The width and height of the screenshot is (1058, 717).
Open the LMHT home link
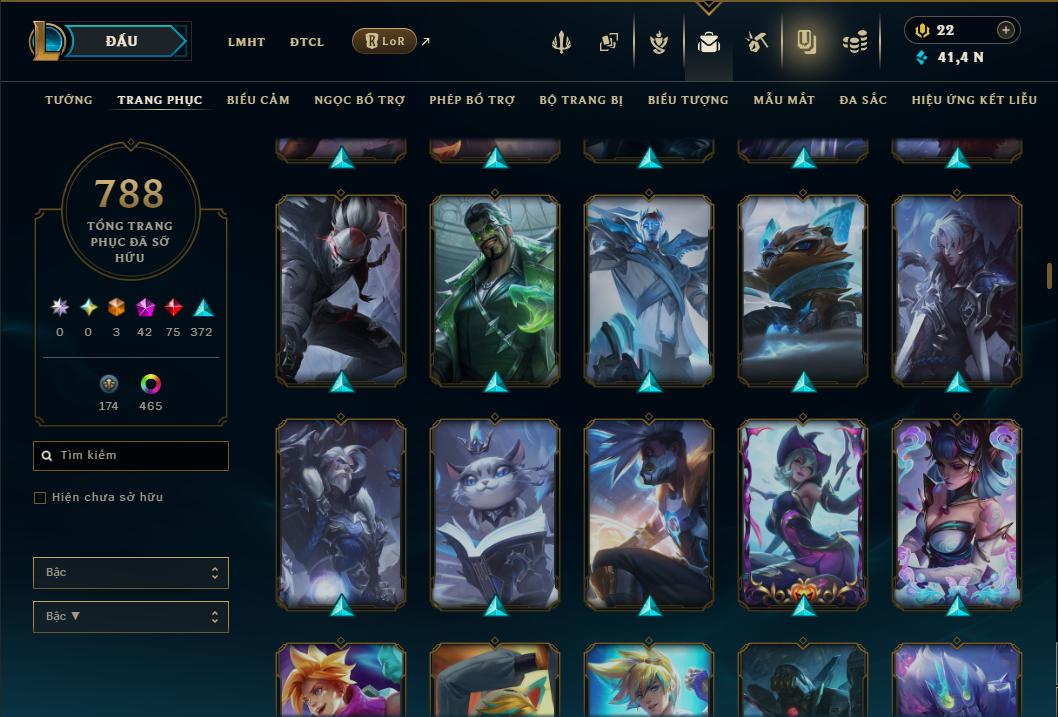click(x=246, y=42)
